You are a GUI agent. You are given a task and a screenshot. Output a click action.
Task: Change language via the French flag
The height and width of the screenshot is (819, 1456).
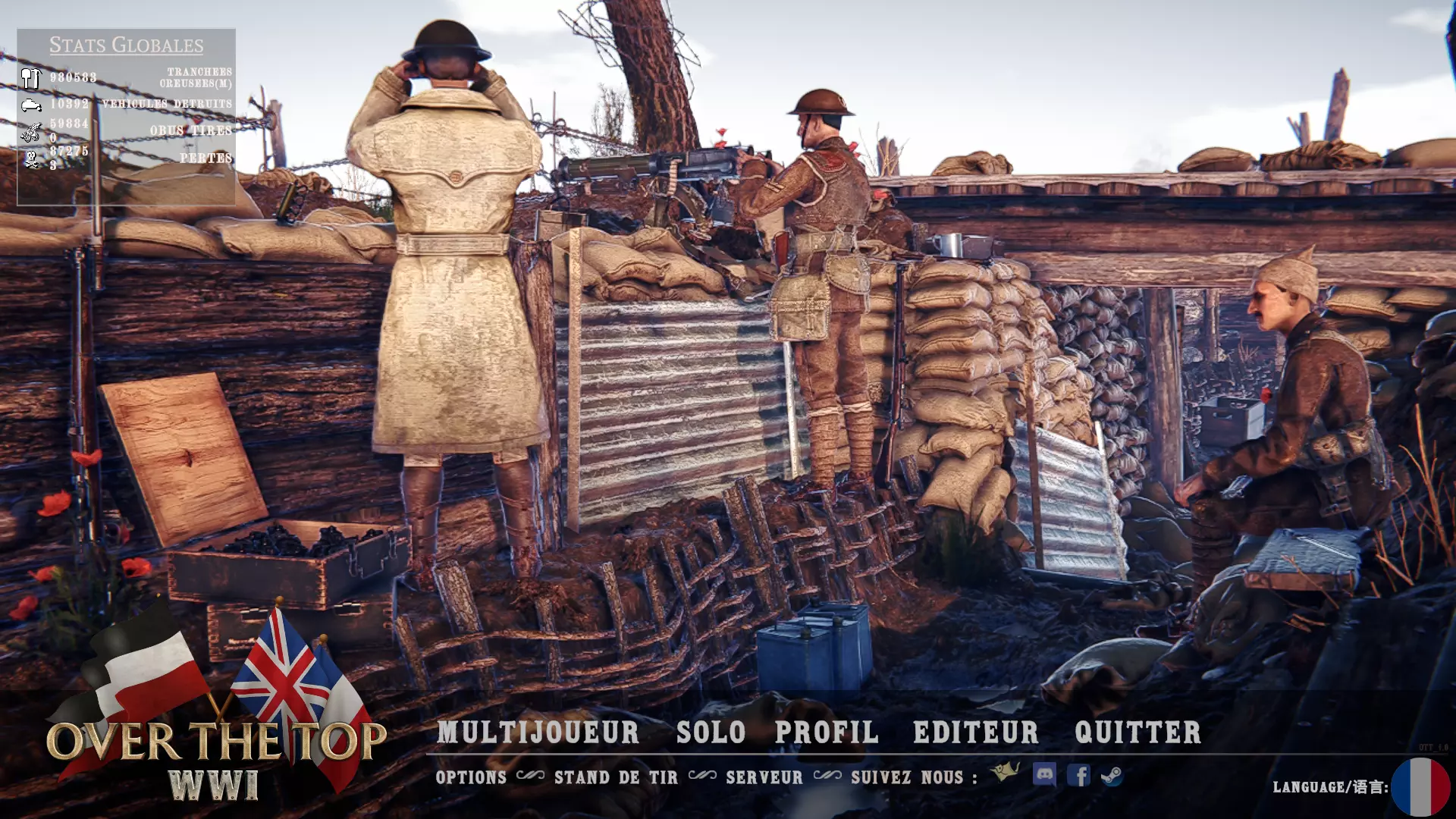pos(1420,787)
